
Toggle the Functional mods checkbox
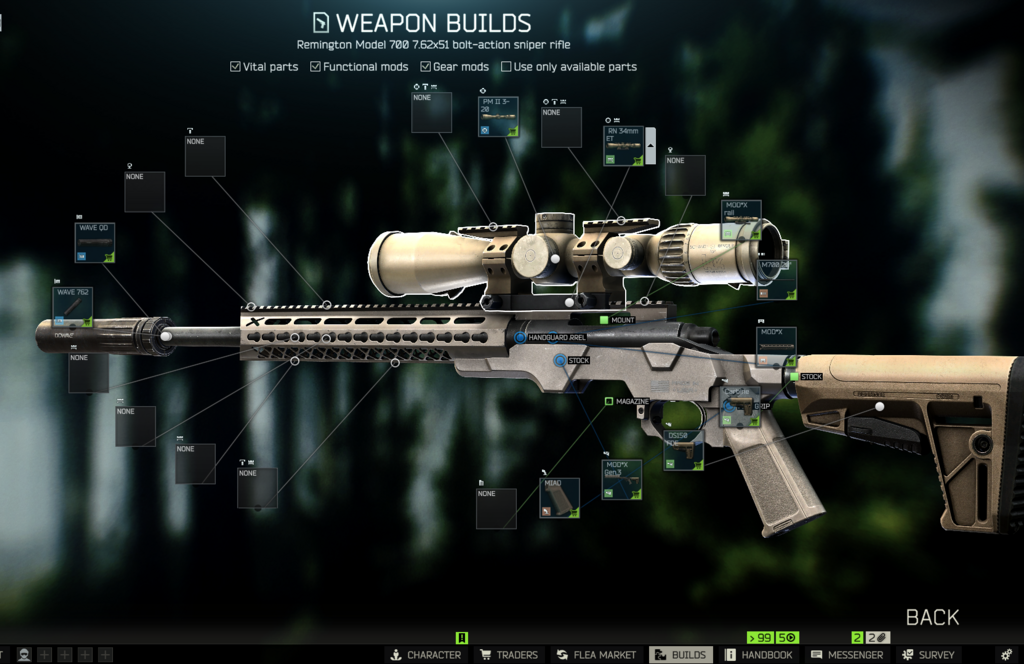(315, 67)
